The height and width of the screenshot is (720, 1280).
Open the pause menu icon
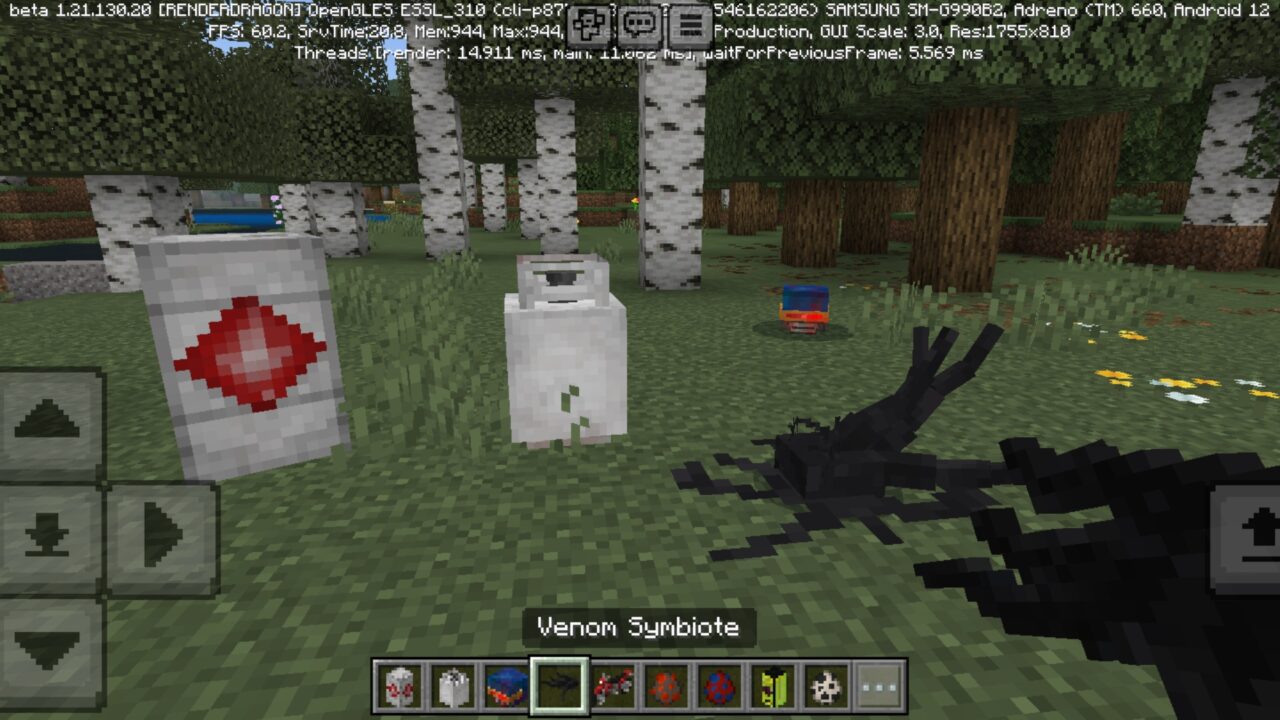pos(690,20)
